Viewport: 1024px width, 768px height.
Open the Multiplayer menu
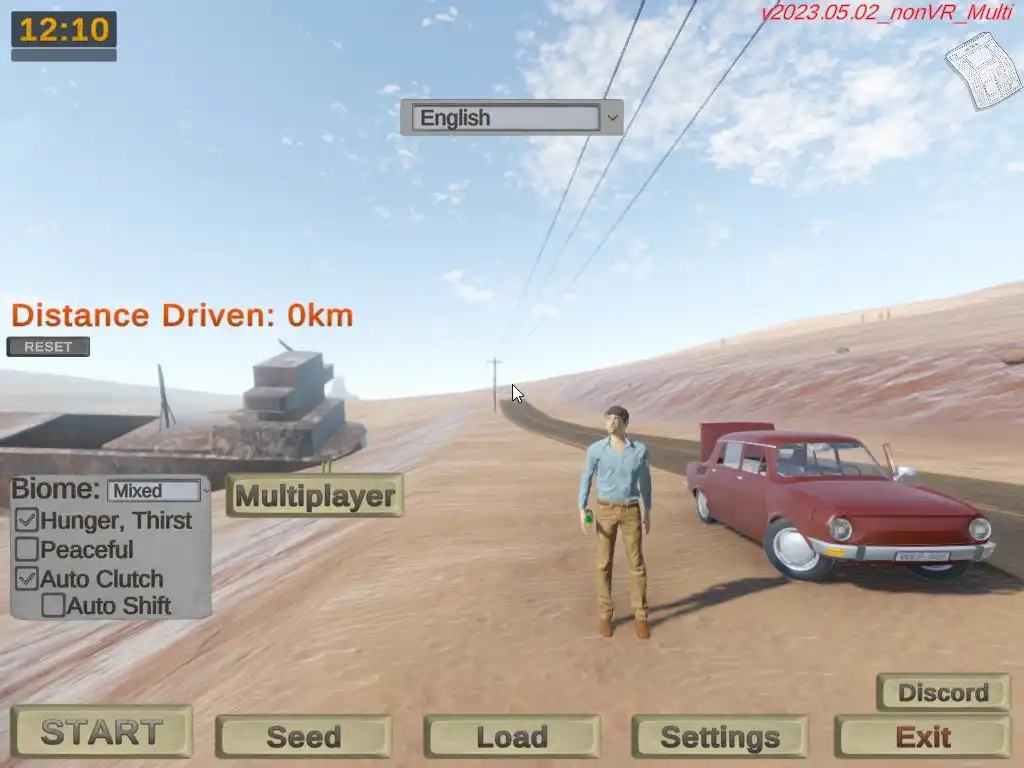point(315,495)
